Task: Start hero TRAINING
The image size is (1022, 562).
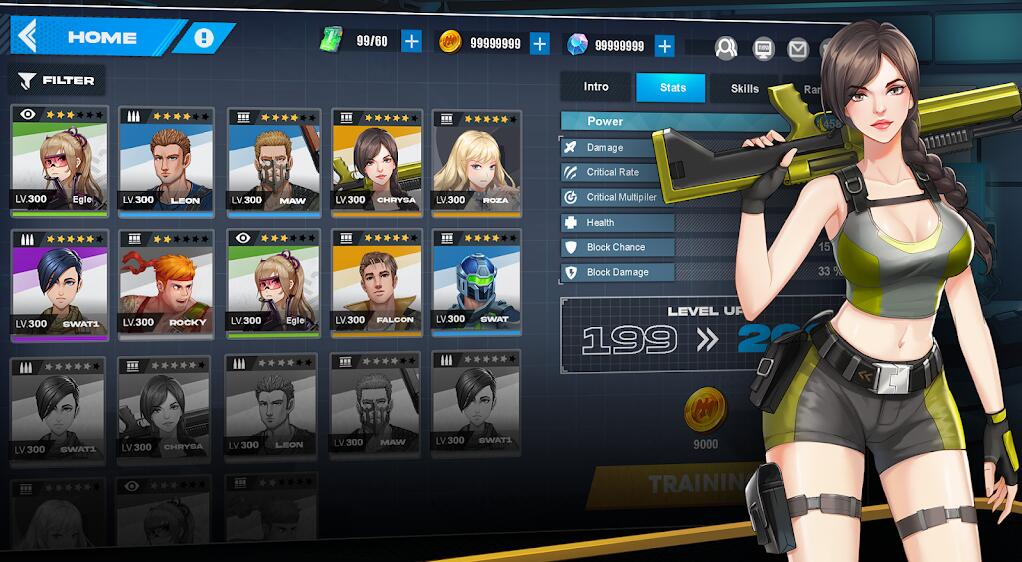Action: (690, 485)
